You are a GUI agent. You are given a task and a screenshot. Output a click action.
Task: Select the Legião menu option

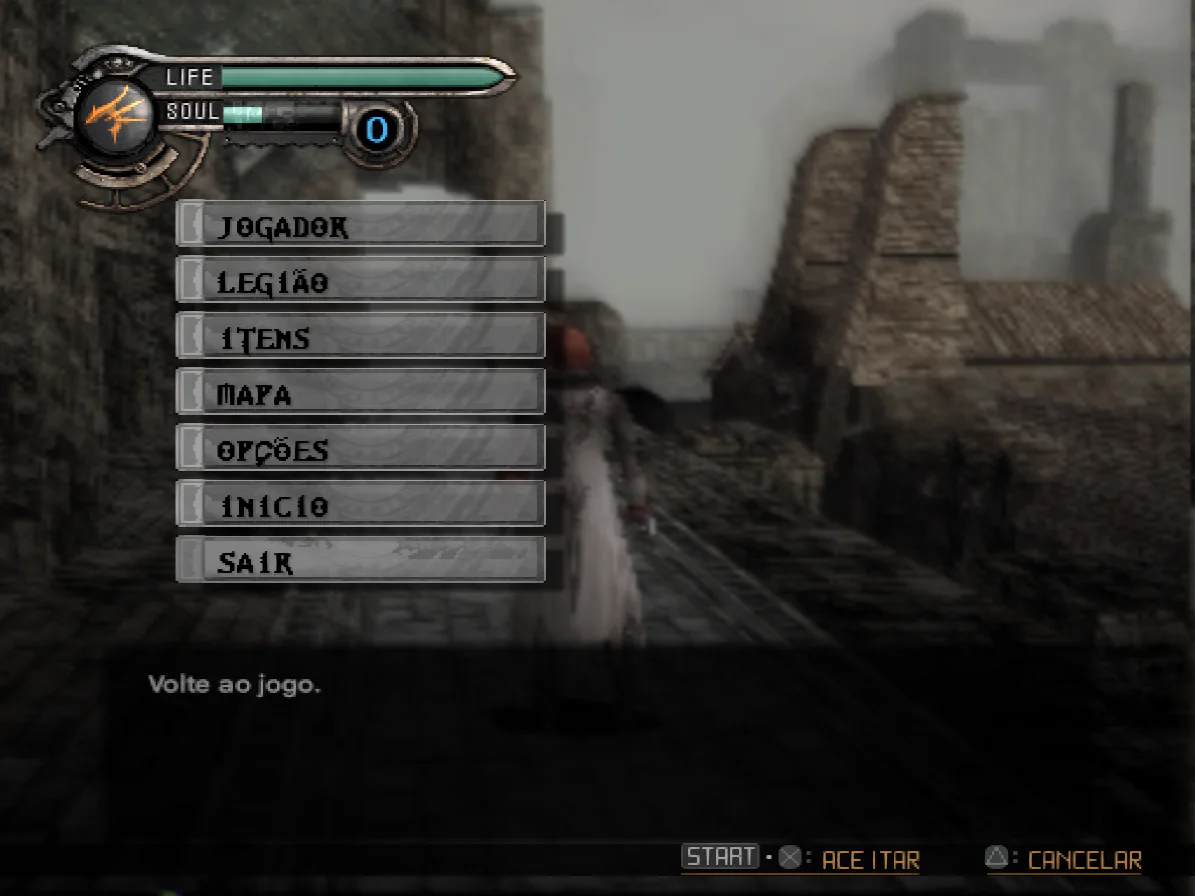point(360,281)
